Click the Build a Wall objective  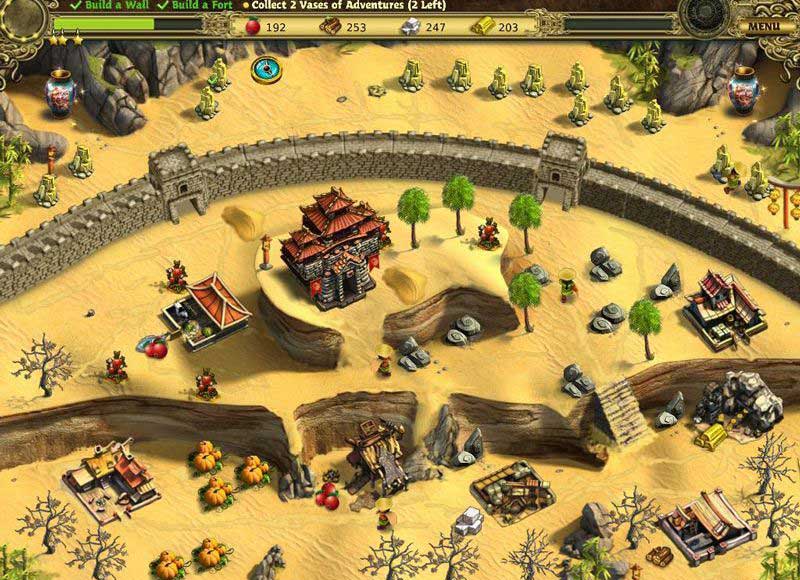click(103, 5)
